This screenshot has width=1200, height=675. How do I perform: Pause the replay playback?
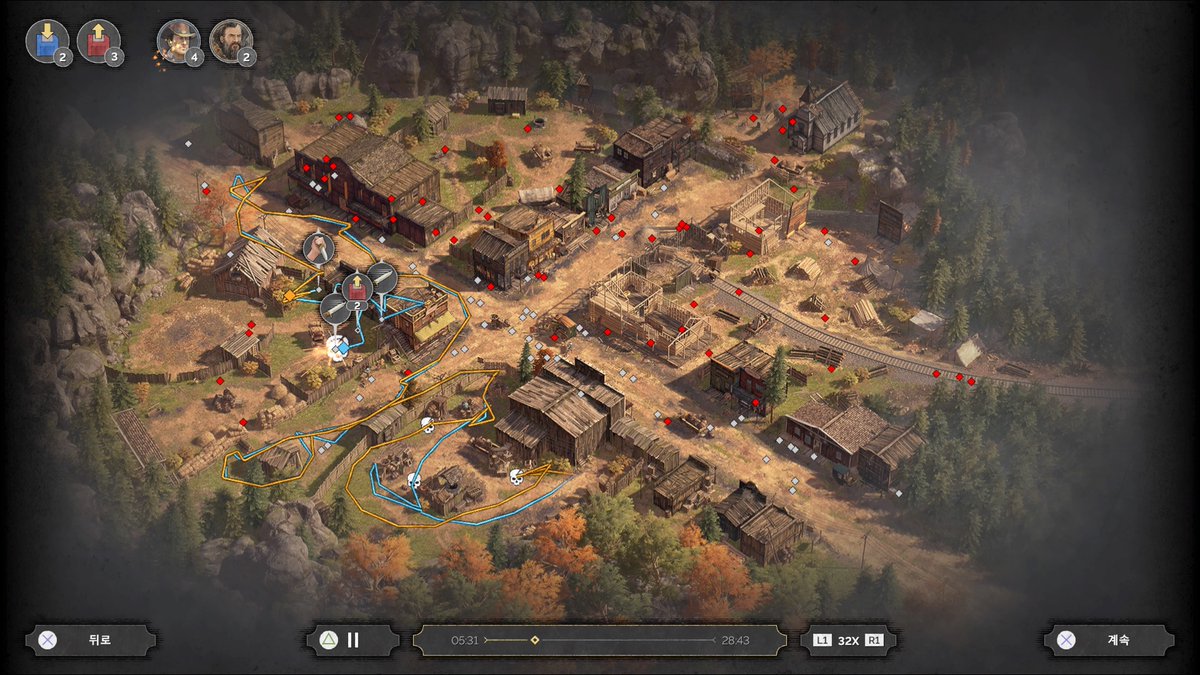coord(352,641)
